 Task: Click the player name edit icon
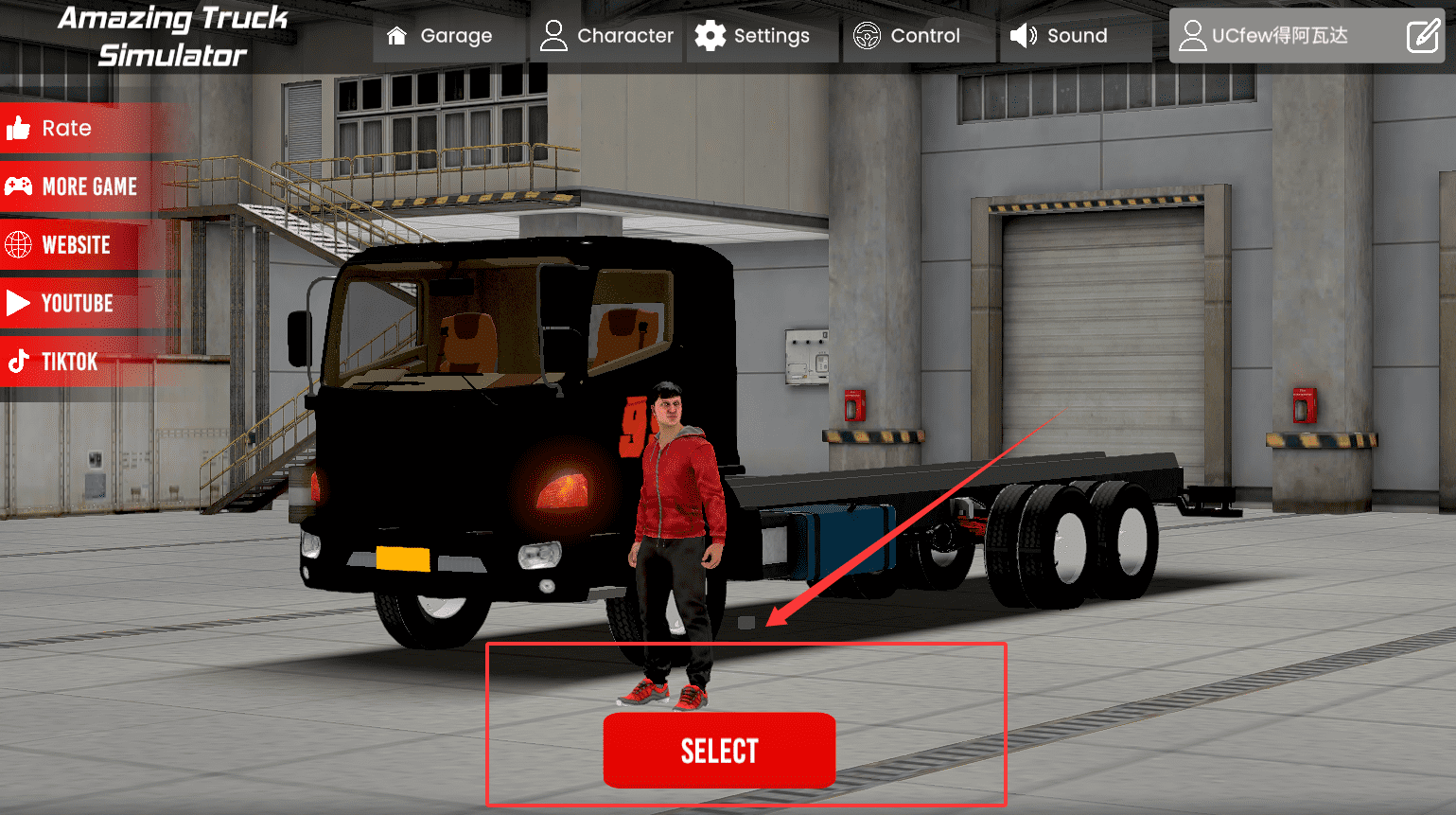coord(1422,36)
